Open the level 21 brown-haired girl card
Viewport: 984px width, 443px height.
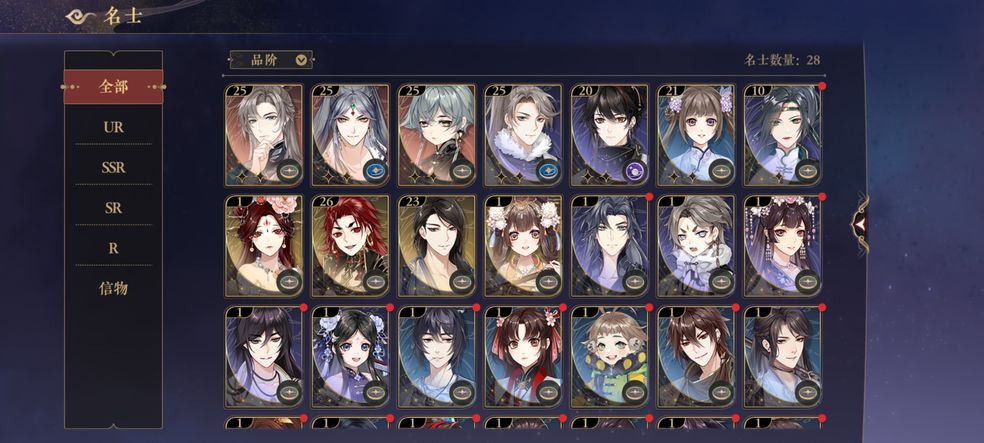coord(695,135)
